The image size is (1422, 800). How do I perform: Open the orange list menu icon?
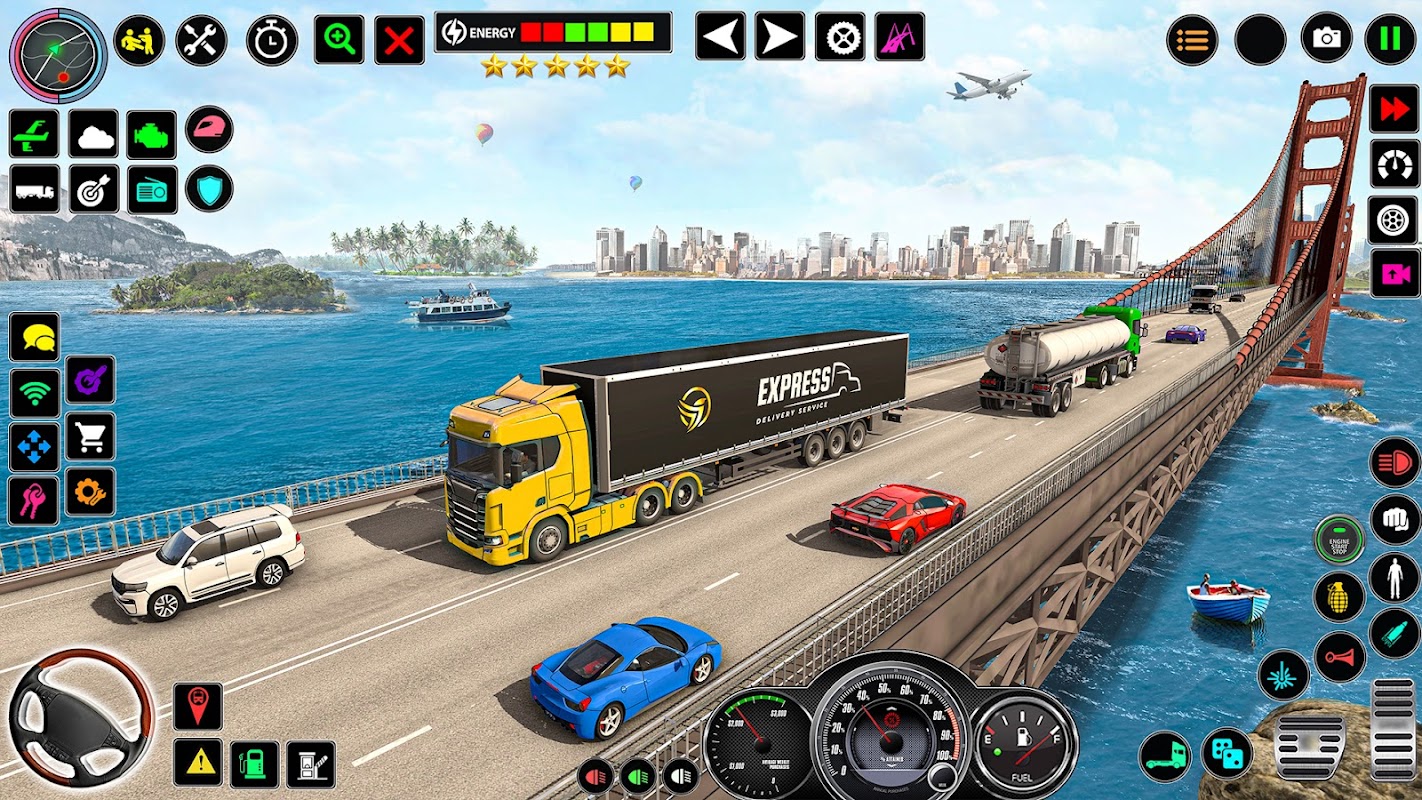(1192, 40)
